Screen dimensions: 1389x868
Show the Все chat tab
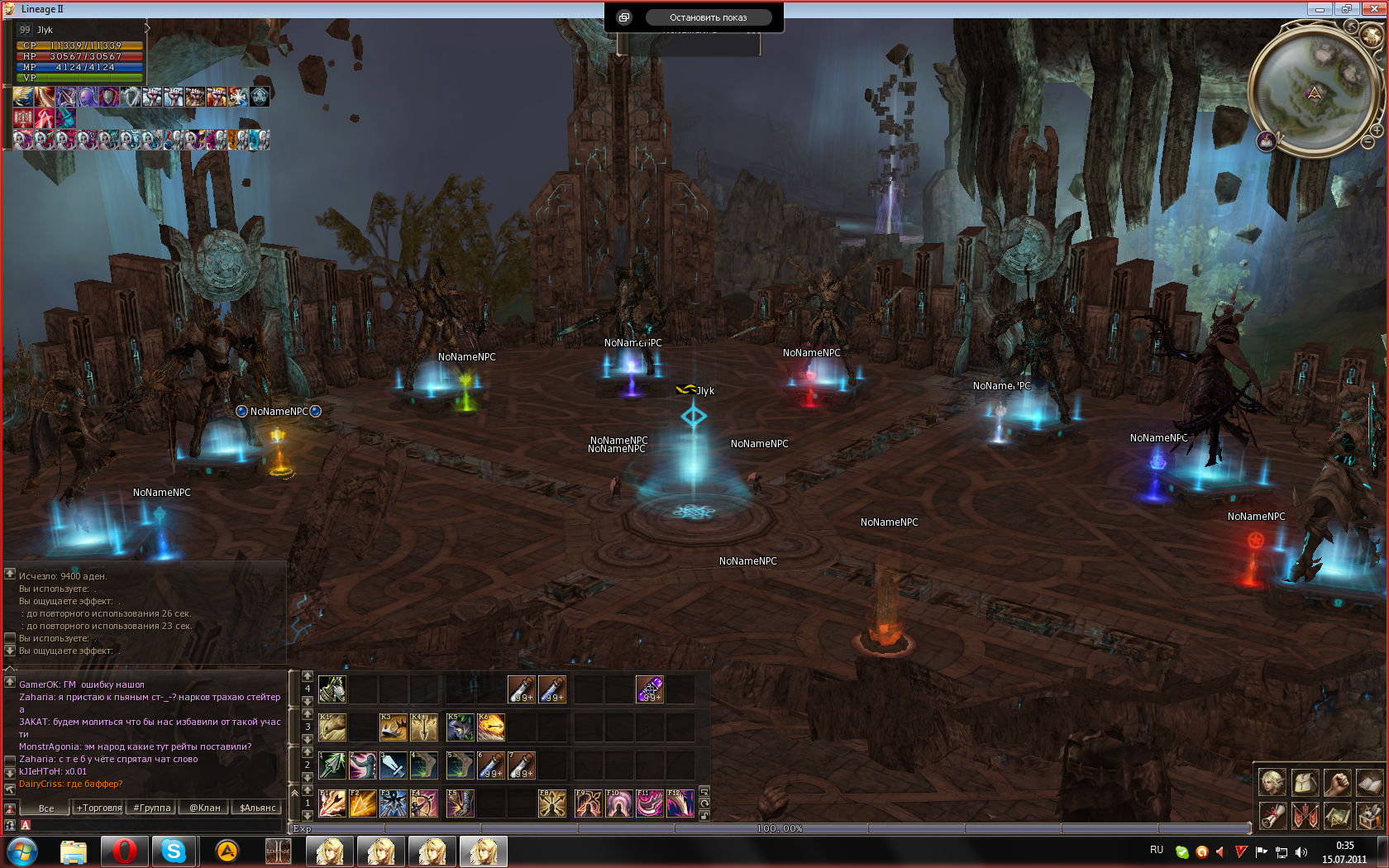pos(46,808)
